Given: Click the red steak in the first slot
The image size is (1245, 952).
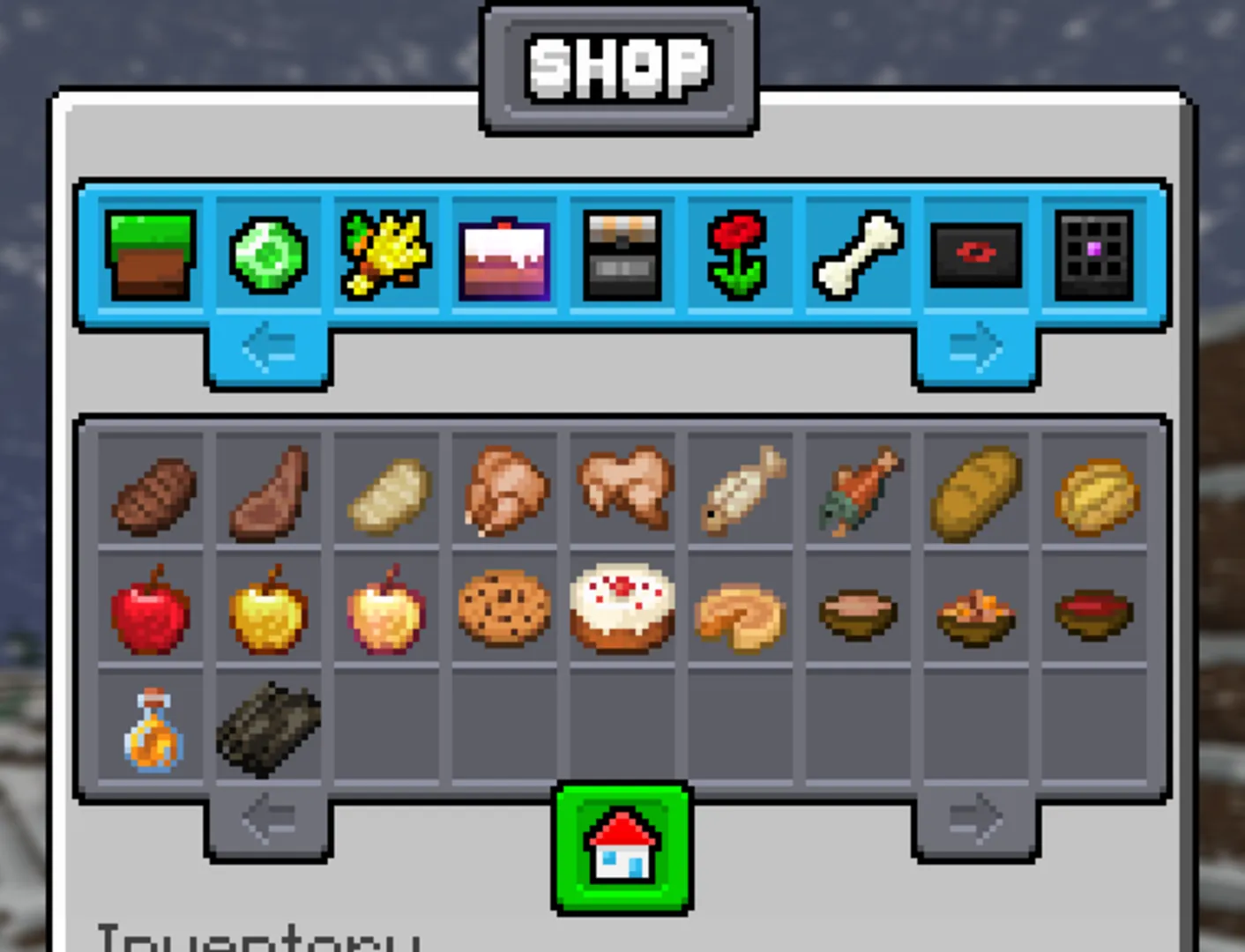Looking at the screenshot, I should [x=150, y=490].
